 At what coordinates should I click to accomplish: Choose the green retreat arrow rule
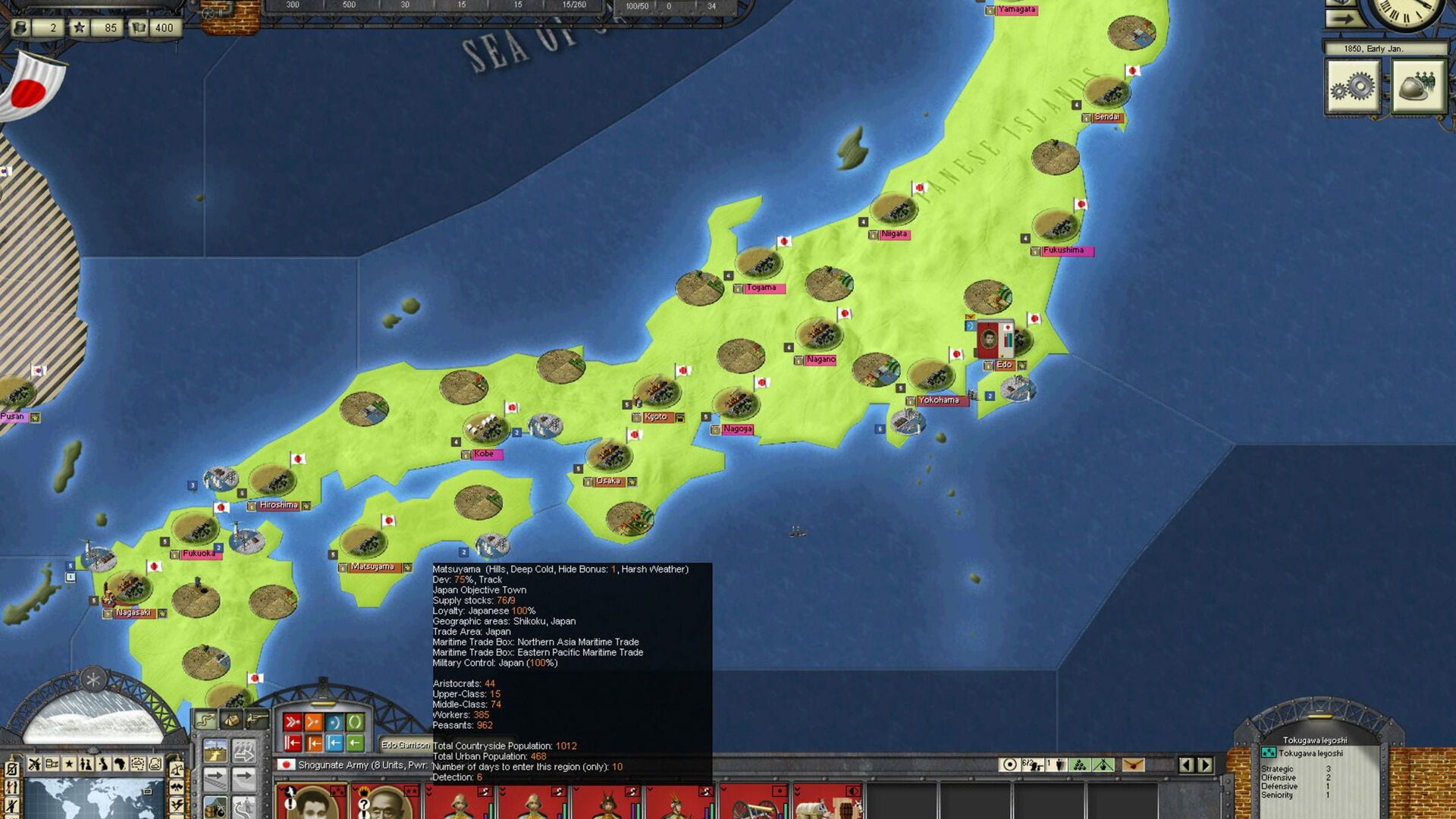coord(354,743)
